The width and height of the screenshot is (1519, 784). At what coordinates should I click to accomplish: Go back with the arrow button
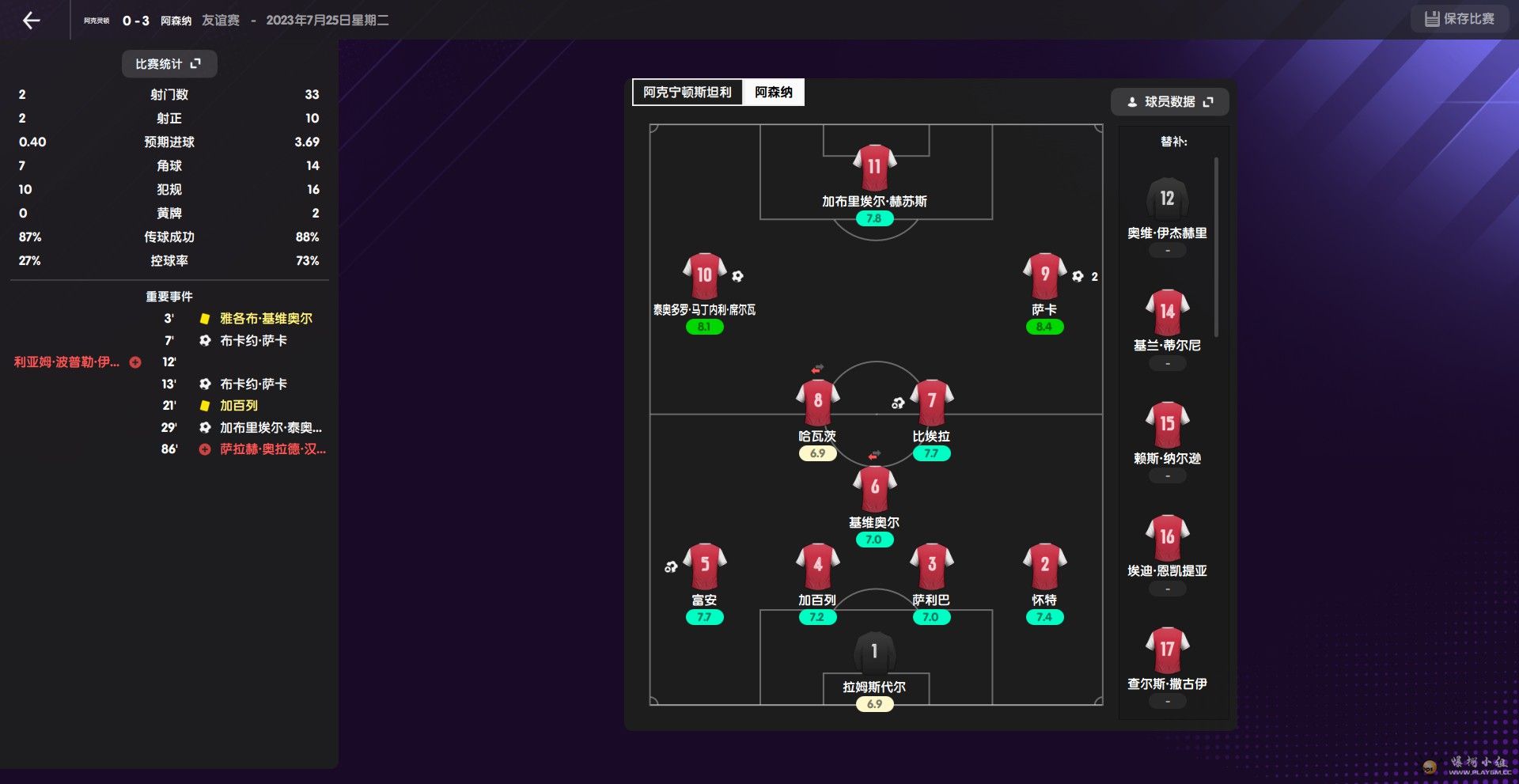coord(32,21)
